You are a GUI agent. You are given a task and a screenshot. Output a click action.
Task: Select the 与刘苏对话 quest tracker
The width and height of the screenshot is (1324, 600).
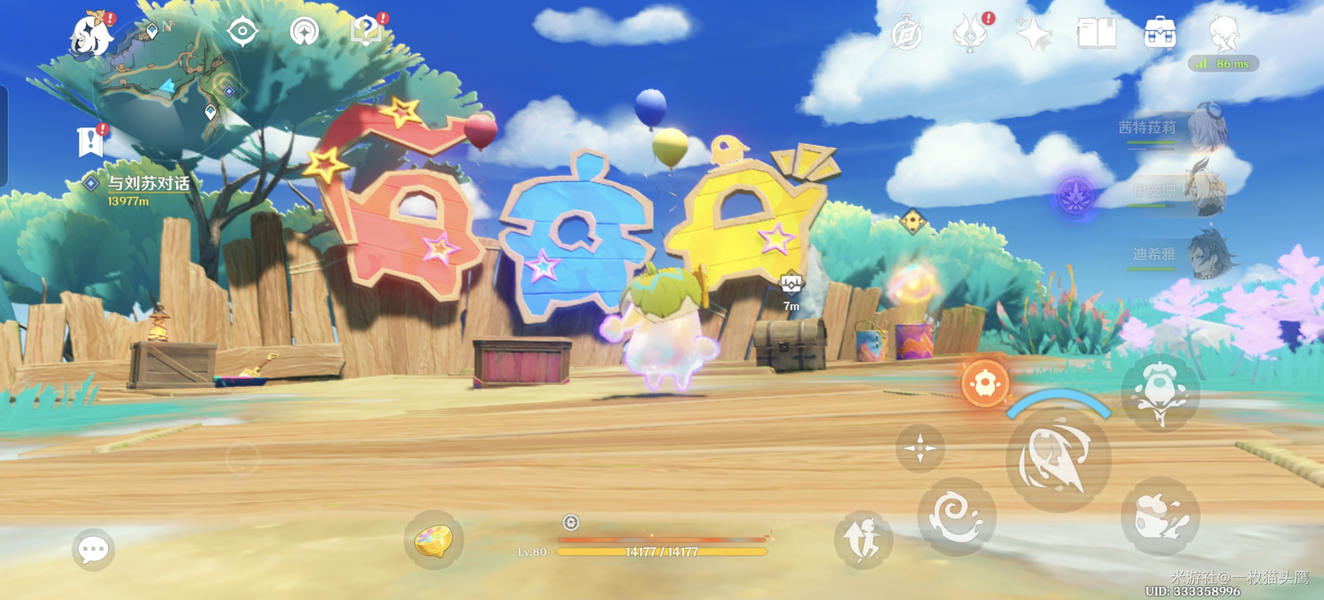pyautogui.click(x=148, y=184)
